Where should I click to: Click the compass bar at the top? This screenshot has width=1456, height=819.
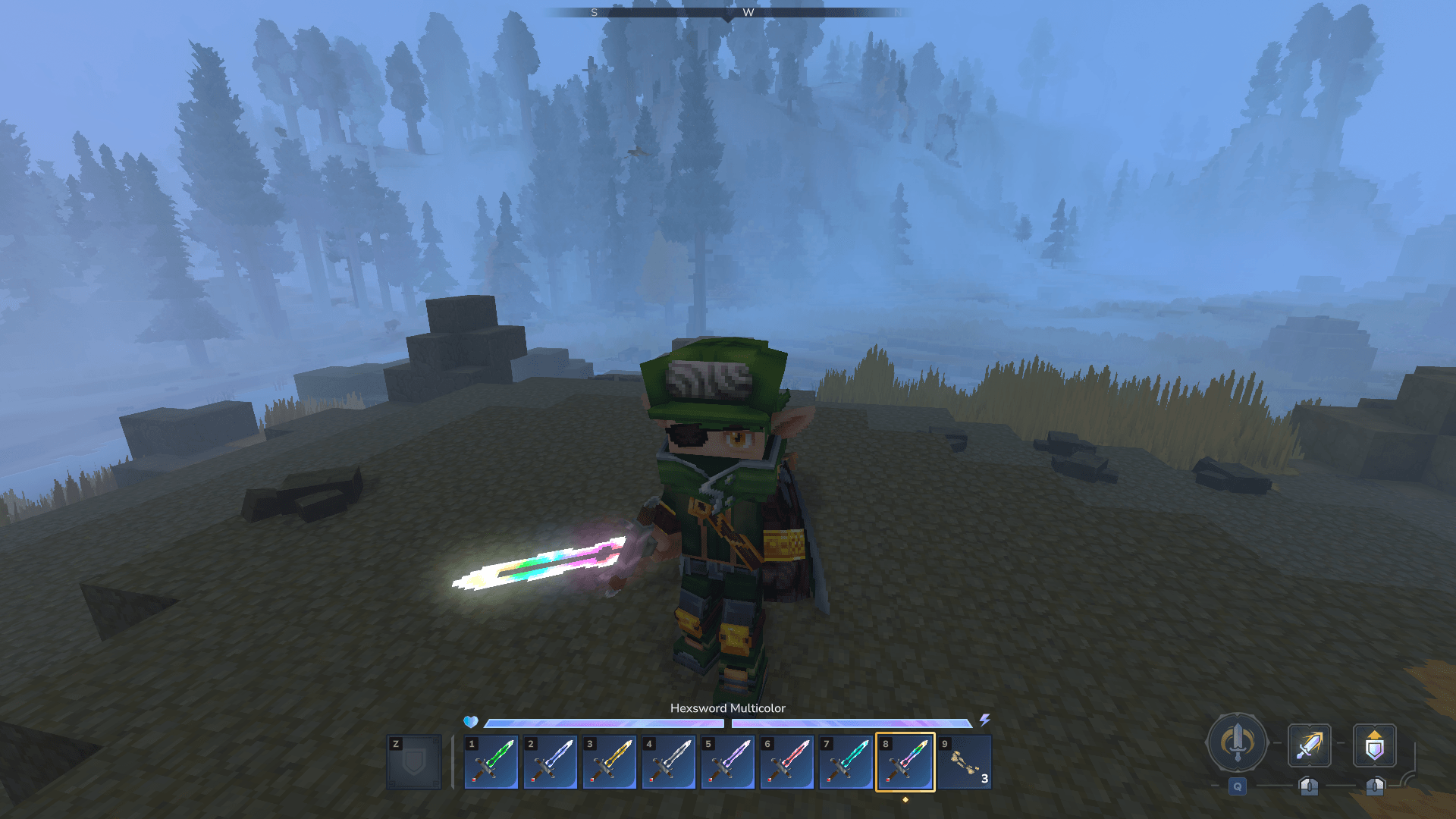727,12
